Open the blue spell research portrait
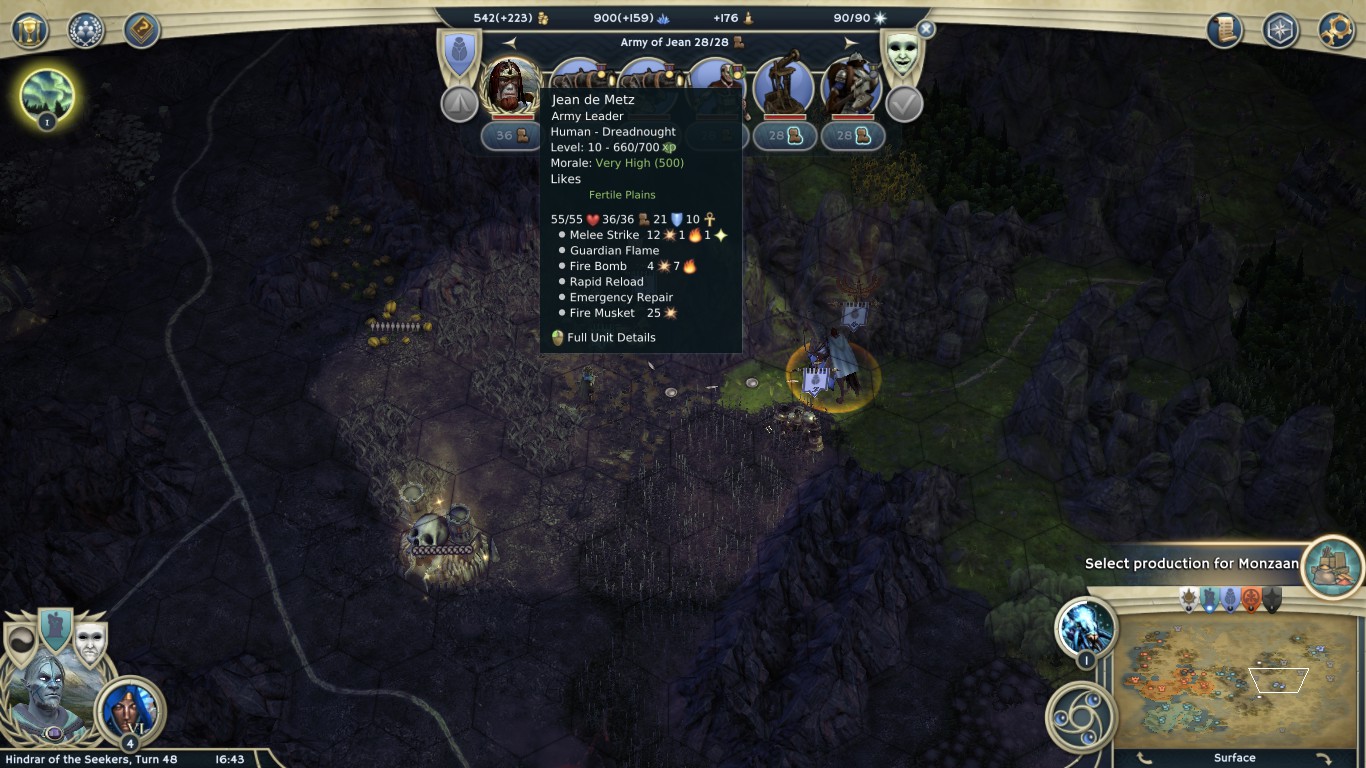The width and height of the screenshot is (1366, 768). click(x=1086, y=630)
